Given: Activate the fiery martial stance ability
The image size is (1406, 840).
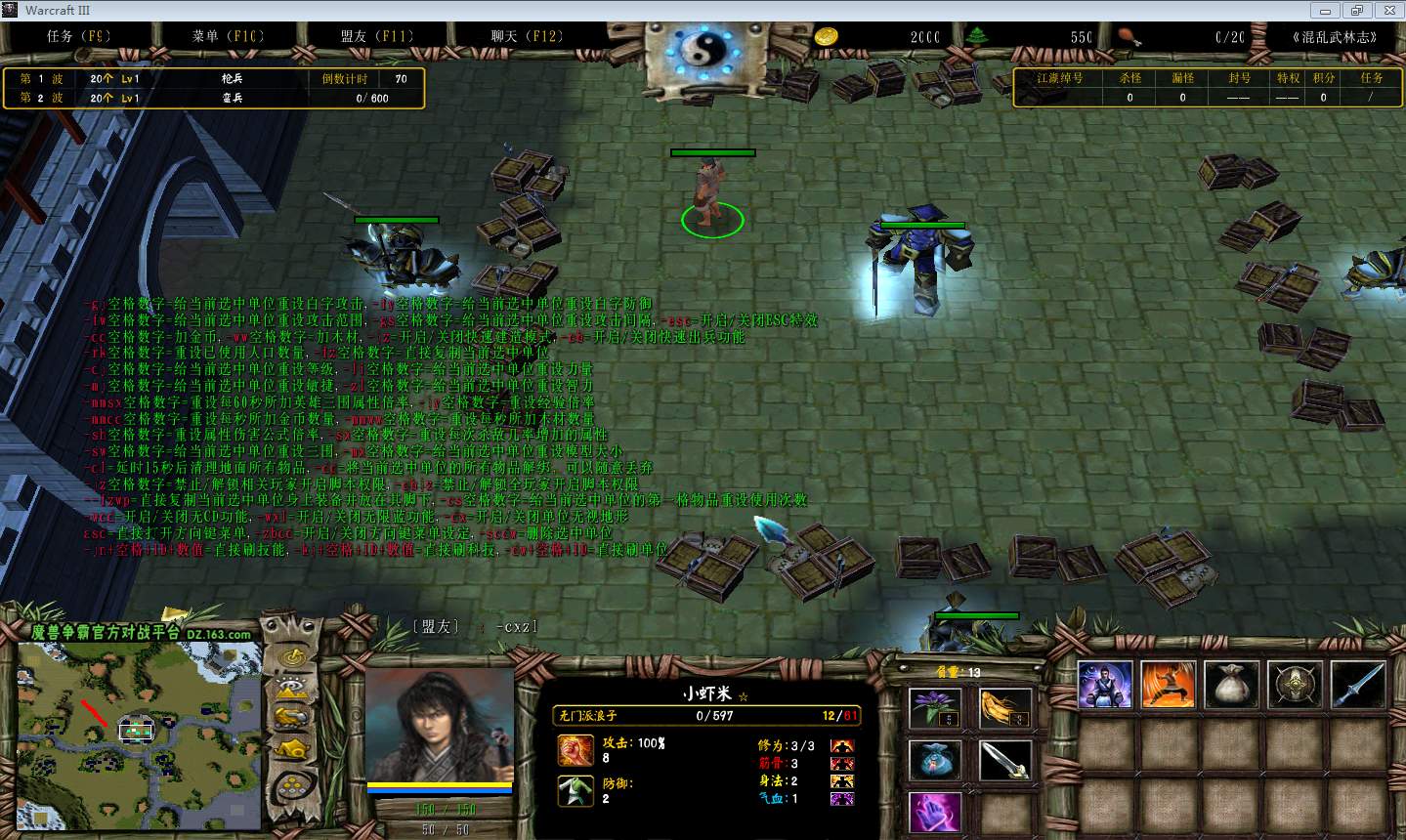Looking at the screenshot, I should (x=1168, y=685).
